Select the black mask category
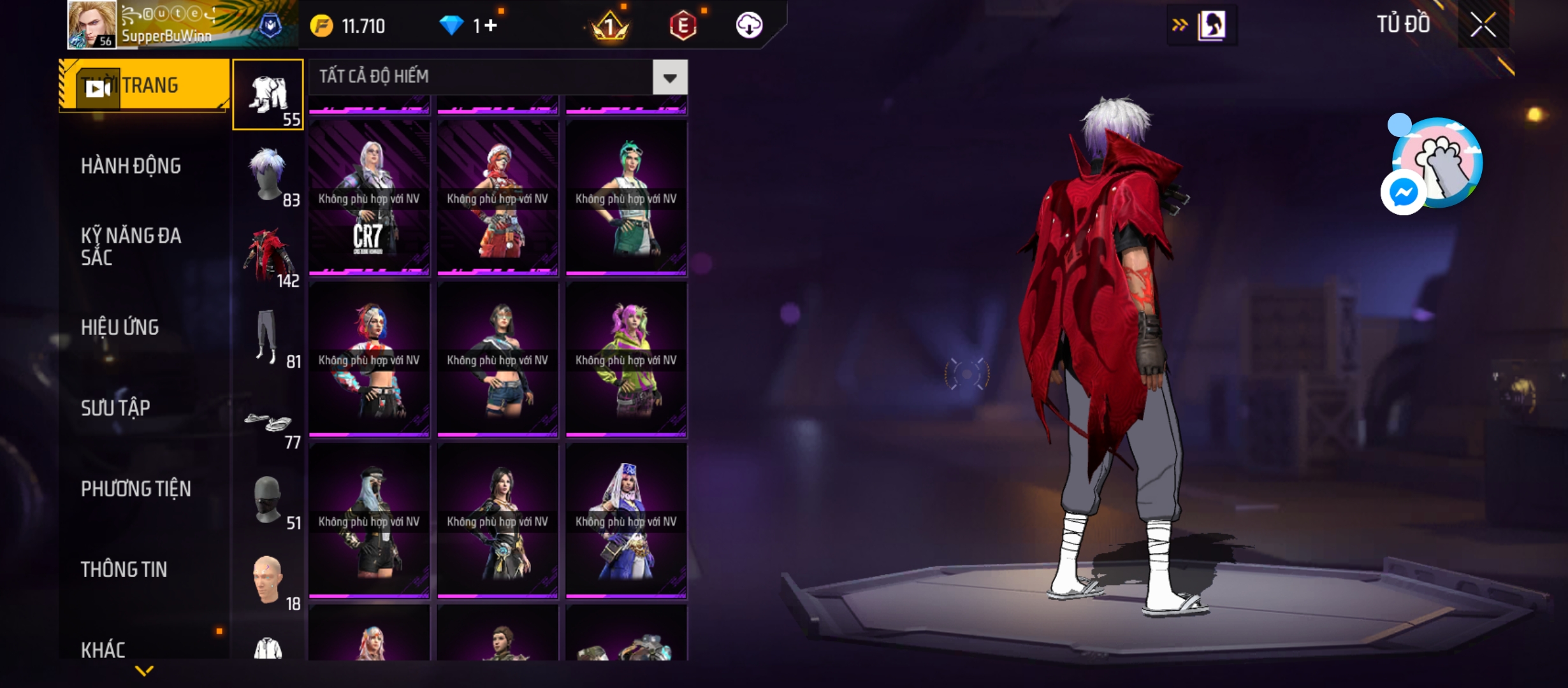1568x688 pixels. tap(268, 501)
